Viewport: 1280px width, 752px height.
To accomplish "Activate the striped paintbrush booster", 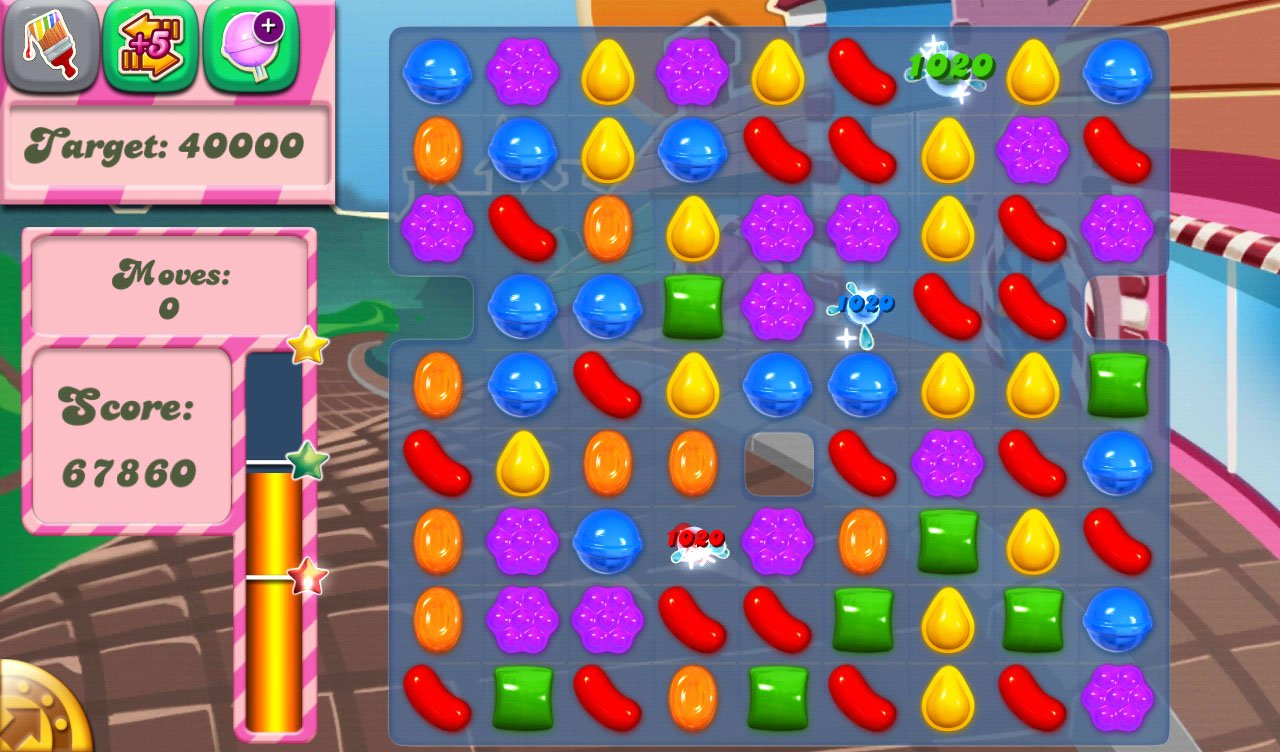I will (51, 46).
